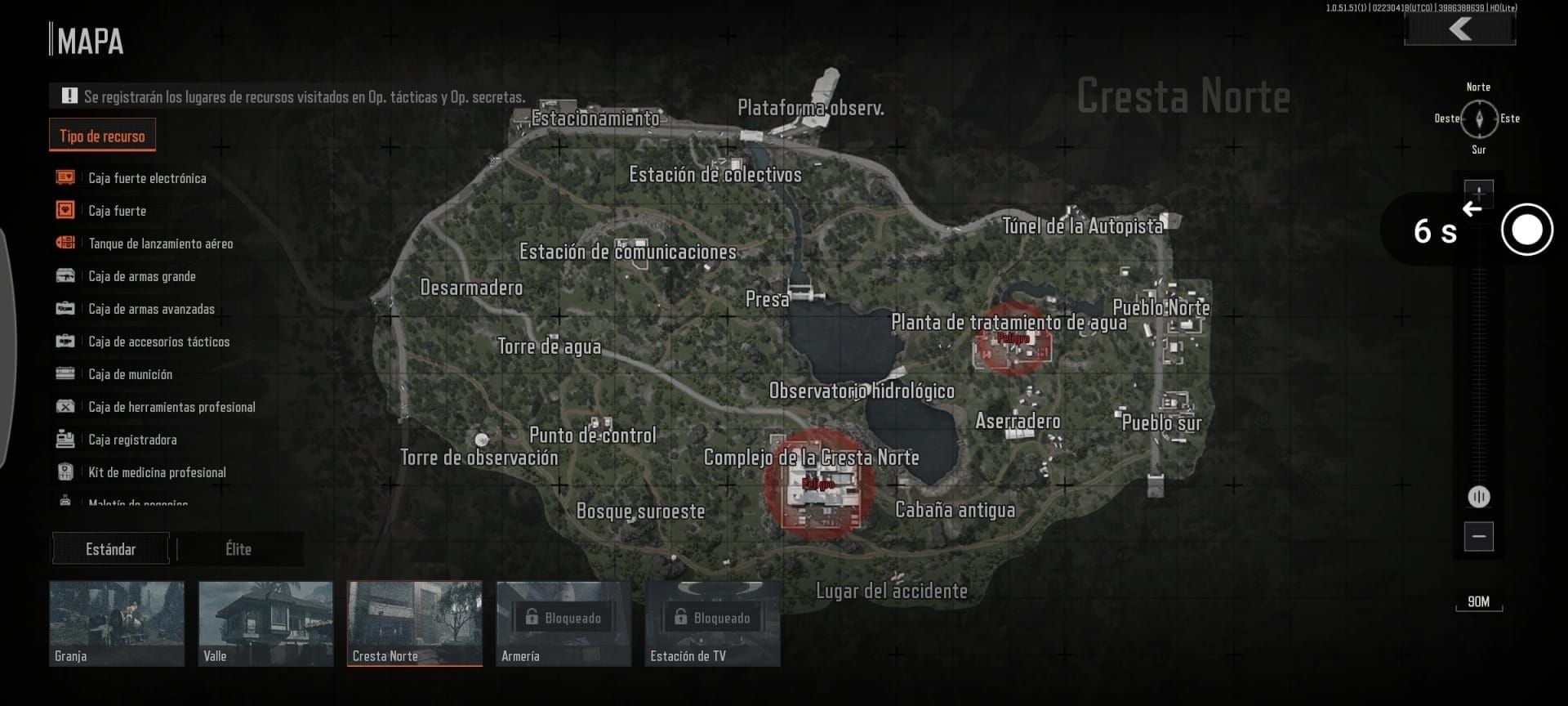Select the Caja registradora filter entry
The height and width of the screenshot is (706, 1568).
click(x=63, y=439)
